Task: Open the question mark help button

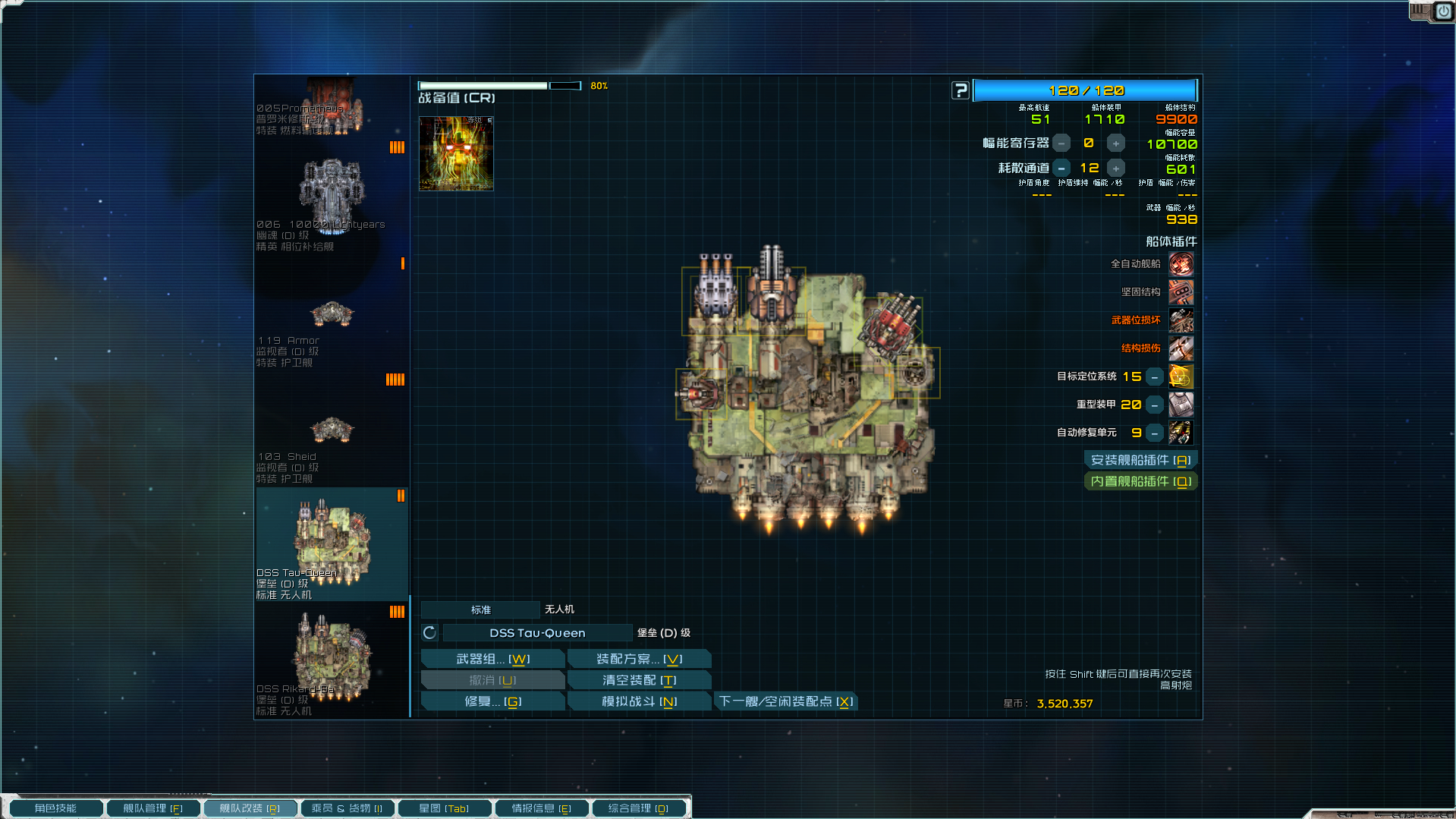Action: (x=961, y=90)
